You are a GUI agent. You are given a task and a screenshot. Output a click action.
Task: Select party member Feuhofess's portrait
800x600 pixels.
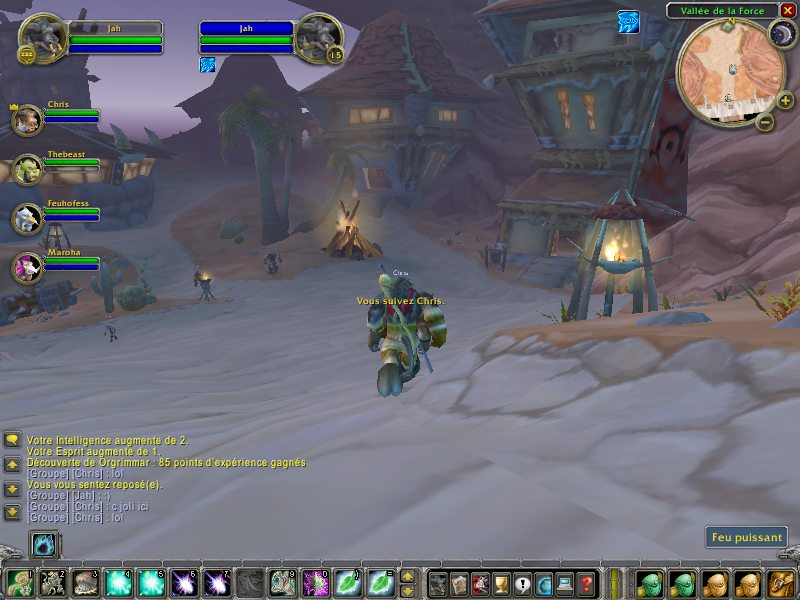pyautogui.click(x=27, y=218)
